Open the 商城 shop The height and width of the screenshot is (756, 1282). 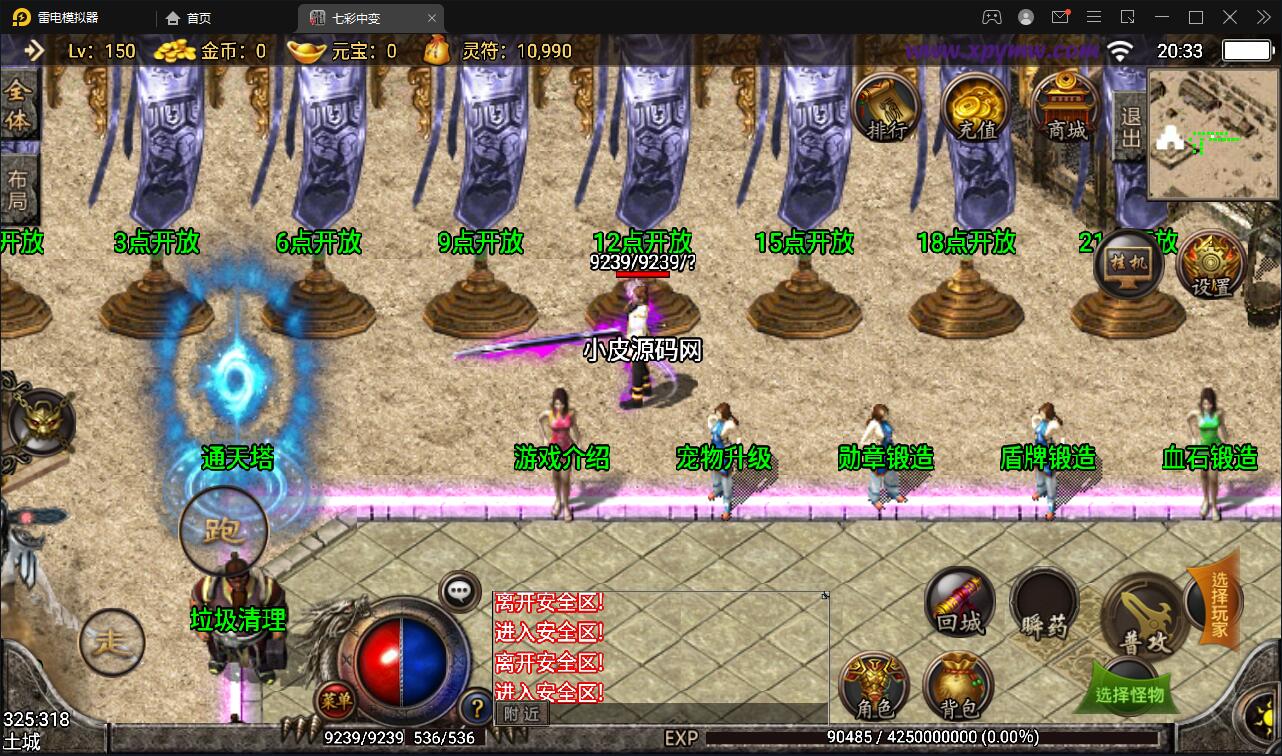tap(1066, 106)
